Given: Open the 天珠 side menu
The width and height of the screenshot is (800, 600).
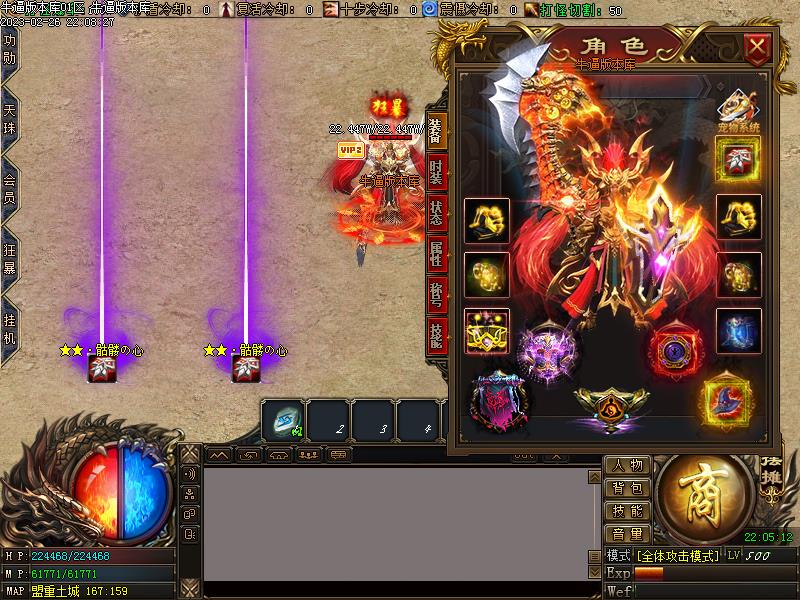Looking at the screenshot, I should [10, 117].
